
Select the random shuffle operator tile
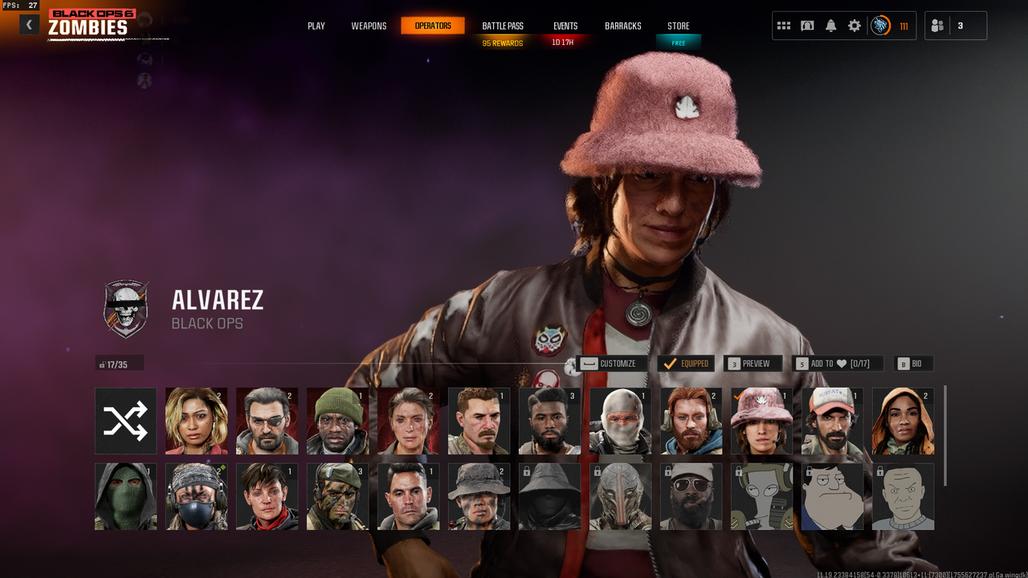126,421
